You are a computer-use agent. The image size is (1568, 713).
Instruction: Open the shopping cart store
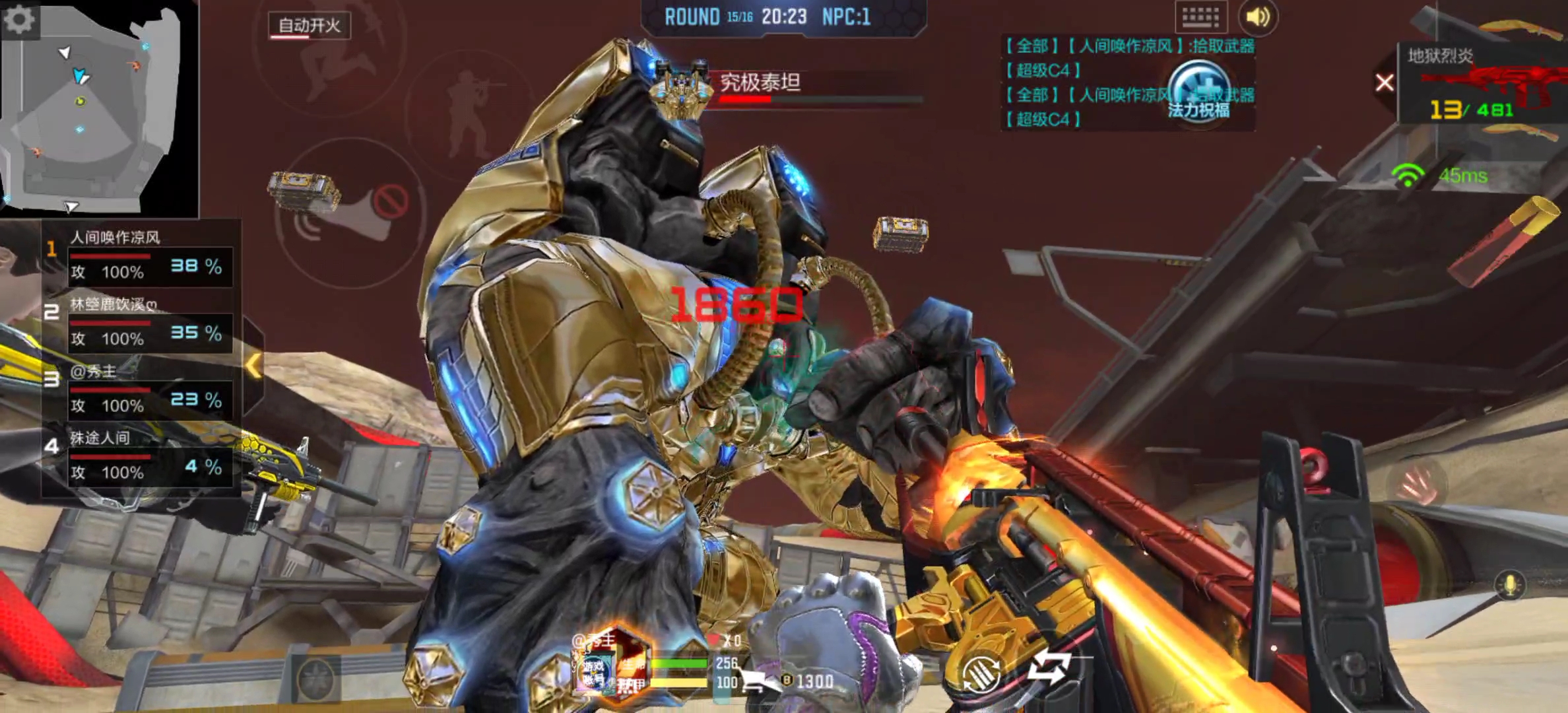pos(756,680)
